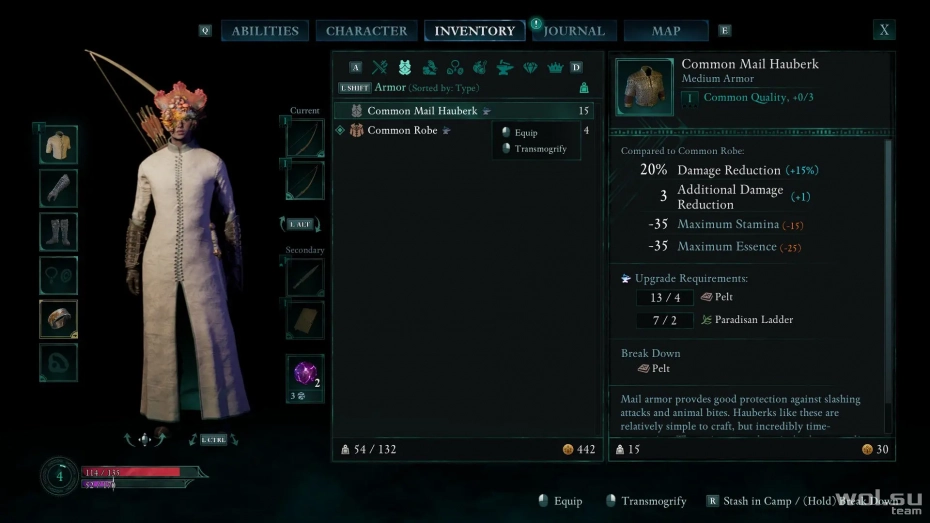Select the Common Mail Hauberk row
Screen dimensions: 930x523
point(466,111)
